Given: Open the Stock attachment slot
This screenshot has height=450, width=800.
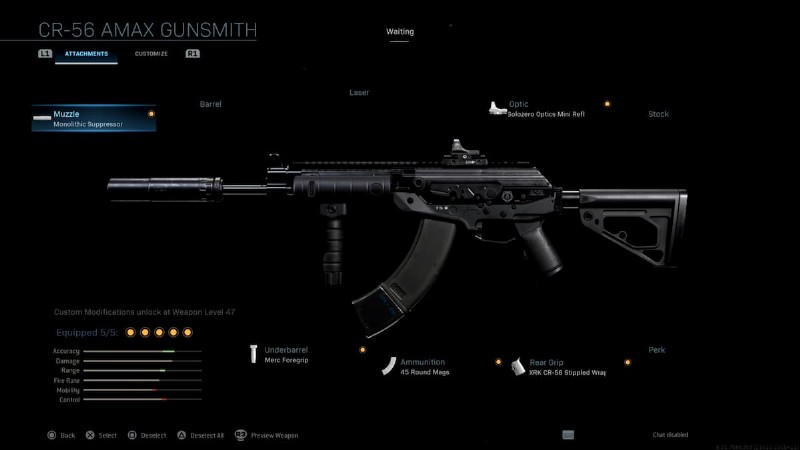Looking at the screenshot, I should (x=658, y=114).
